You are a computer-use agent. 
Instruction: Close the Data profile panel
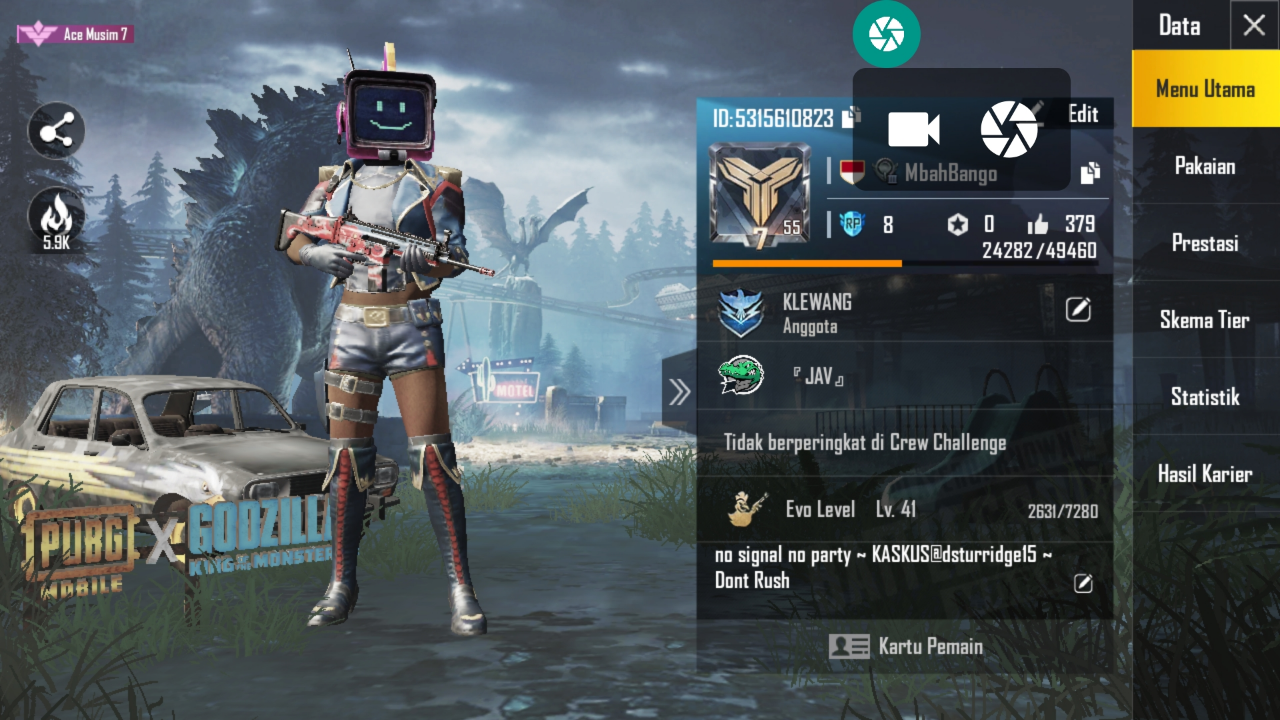[x=1254, y=26]
